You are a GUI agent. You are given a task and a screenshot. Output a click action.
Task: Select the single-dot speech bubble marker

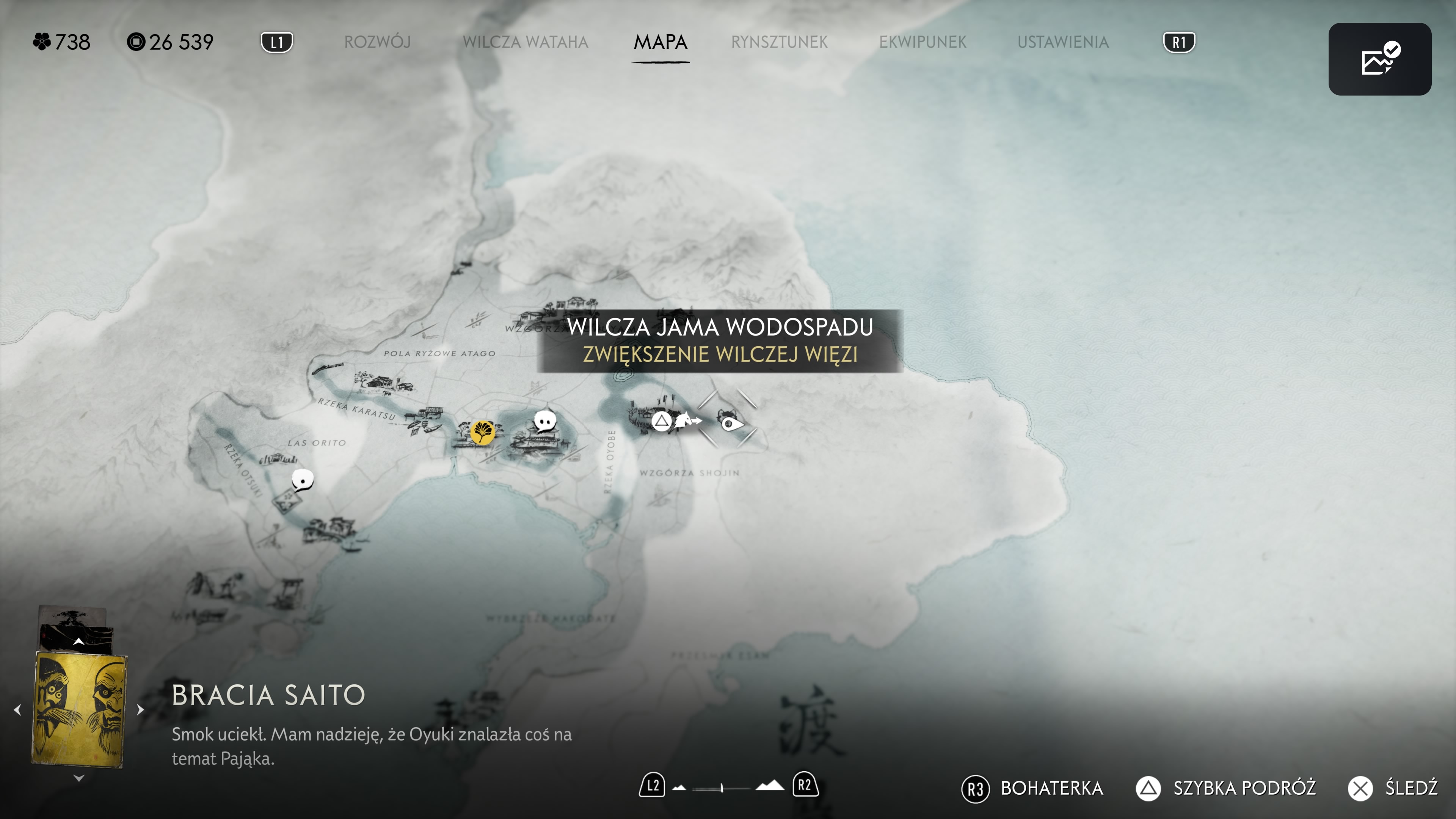point(303,480)
